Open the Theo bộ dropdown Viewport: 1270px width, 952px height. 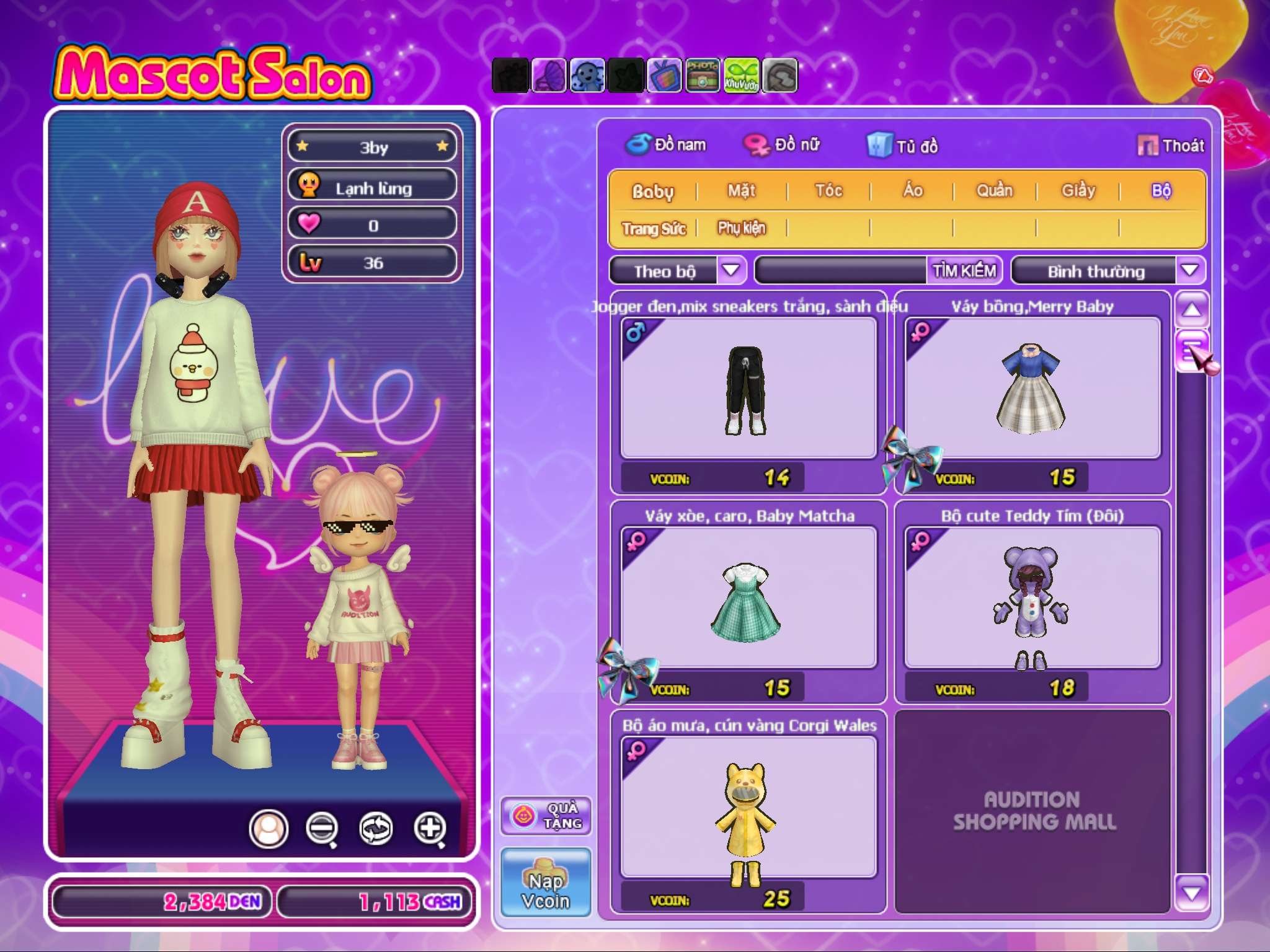[x=732, y=271]
